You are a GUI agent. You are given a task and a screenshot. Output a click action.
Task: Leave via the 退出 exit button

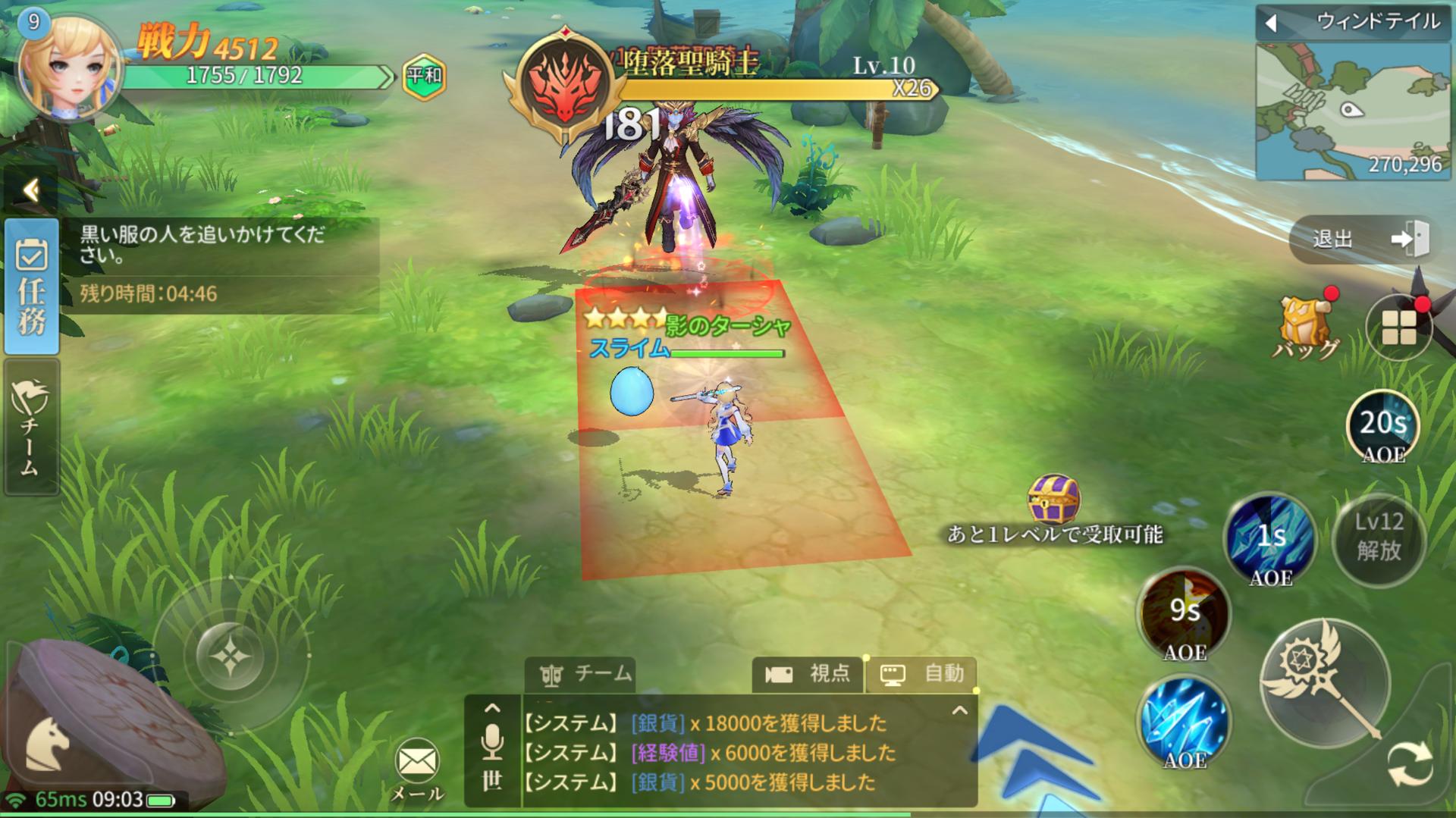click(1360, 240)
